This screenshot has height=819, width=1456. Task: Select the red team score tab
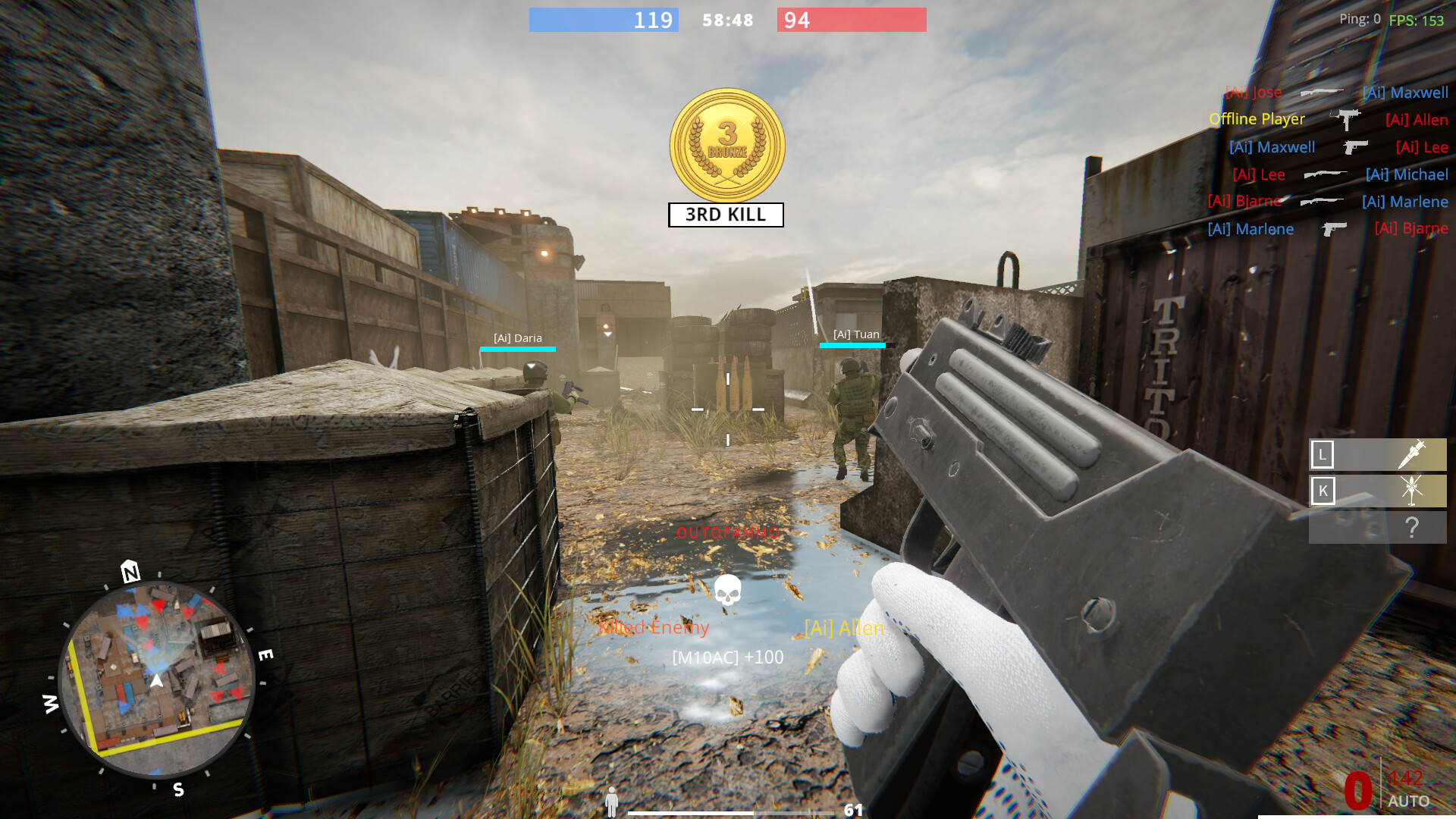(x=851, y=20)
